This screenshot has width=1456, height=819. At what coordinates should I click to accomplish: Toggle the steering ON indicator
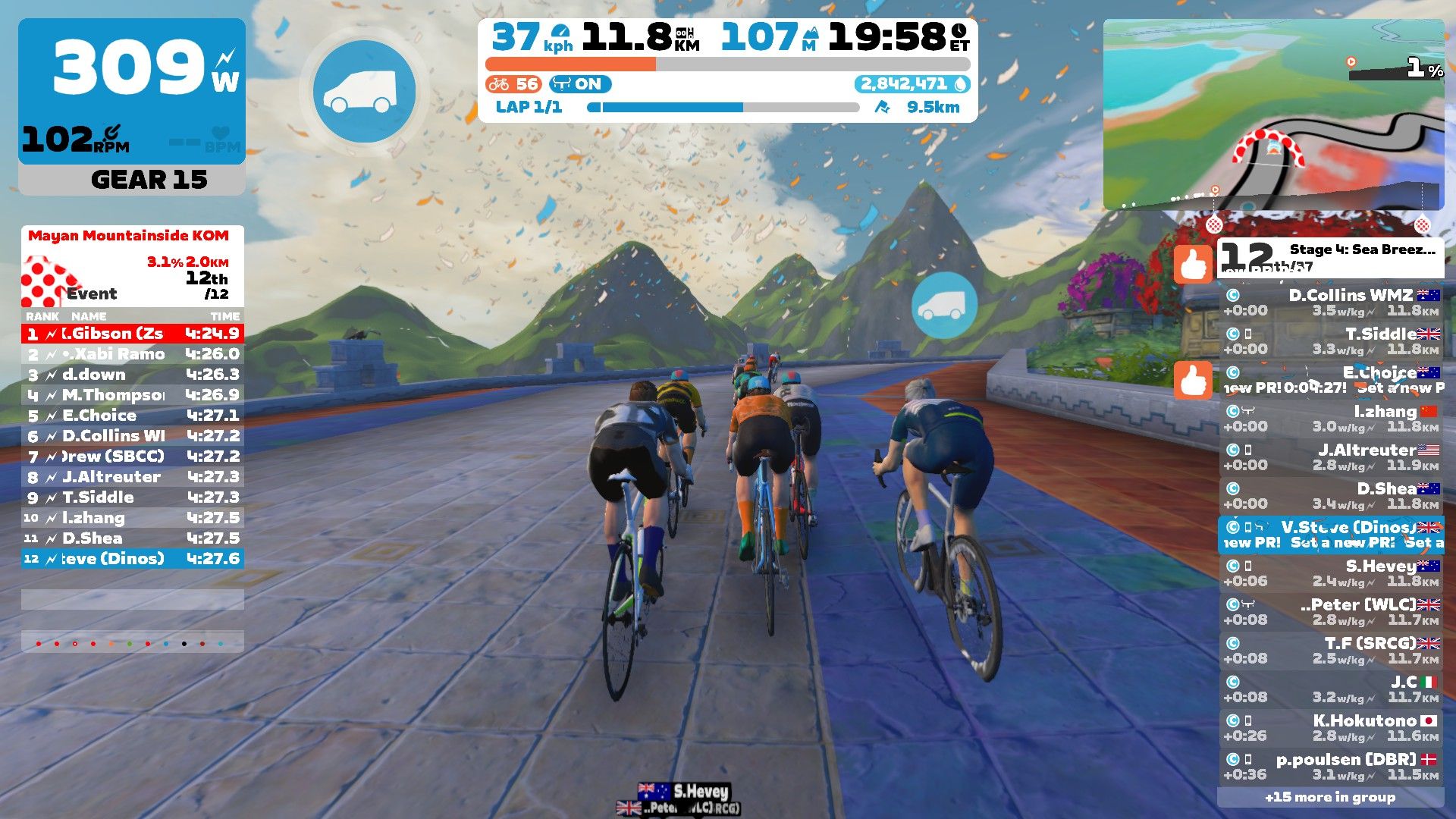[580, 84]
